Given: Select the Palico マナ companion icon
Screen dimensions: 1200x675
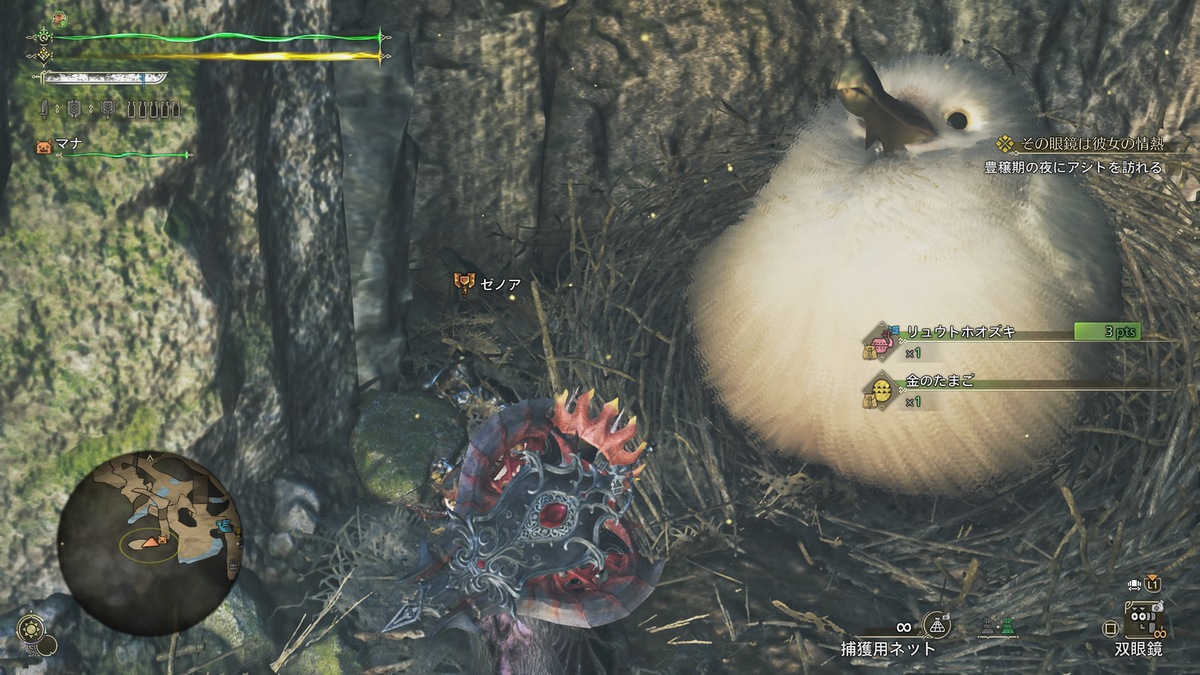Looking at the screenshot, I should [x=44, y=146].
